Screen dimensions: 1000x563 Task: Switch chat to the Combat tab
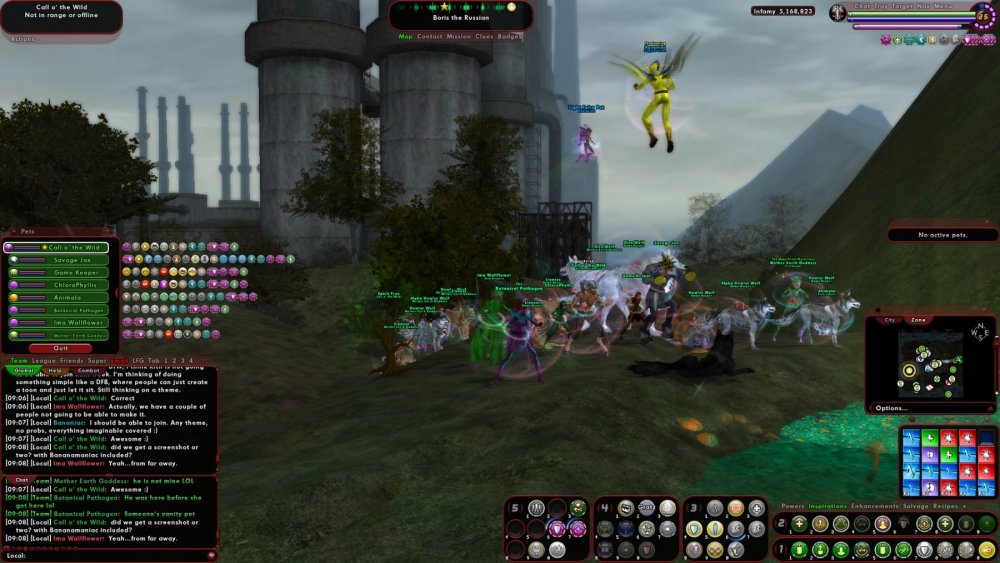click(x=88, y=370)
